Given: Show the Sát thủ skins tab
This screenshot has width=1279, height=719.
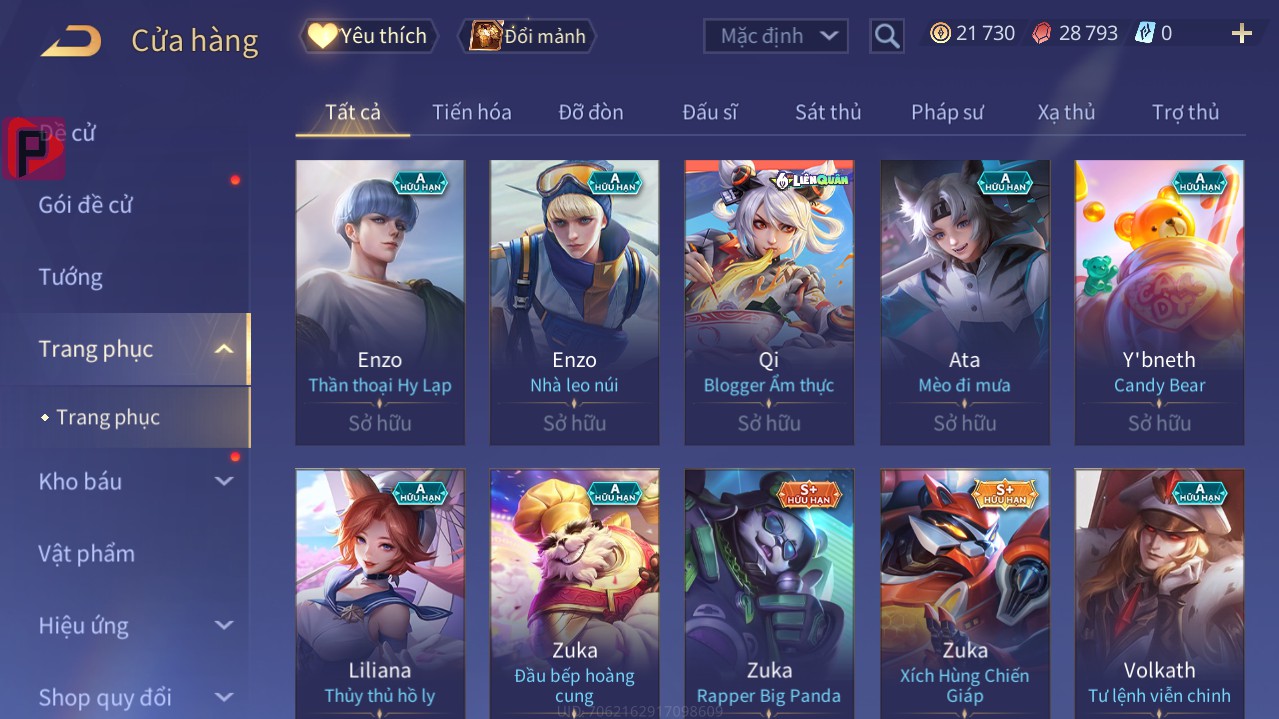Looking at the screenshot, I should pyautogui.click(x=828, y=112).
